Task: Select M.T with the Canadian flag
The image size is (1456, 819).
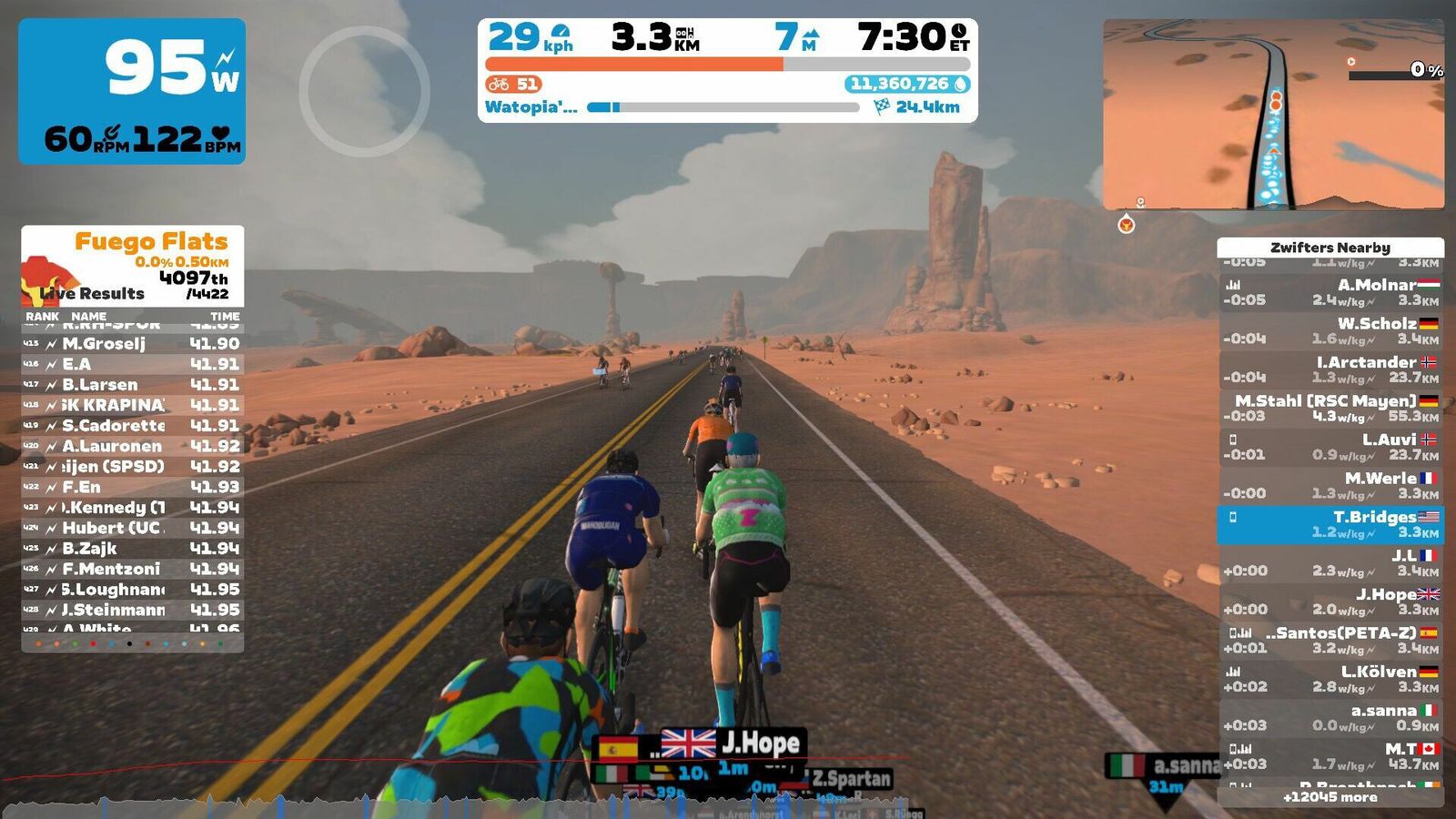Action: click(1330, 756)
